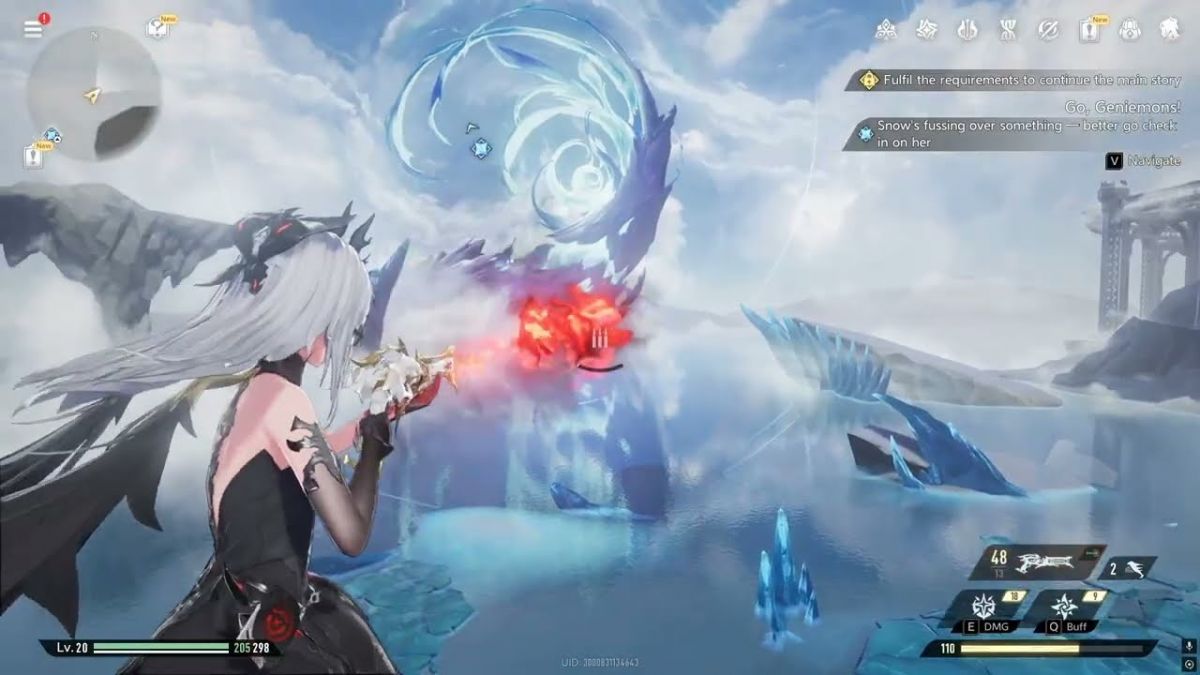Toggle the microphone voice chat button

pos(1188,647)
